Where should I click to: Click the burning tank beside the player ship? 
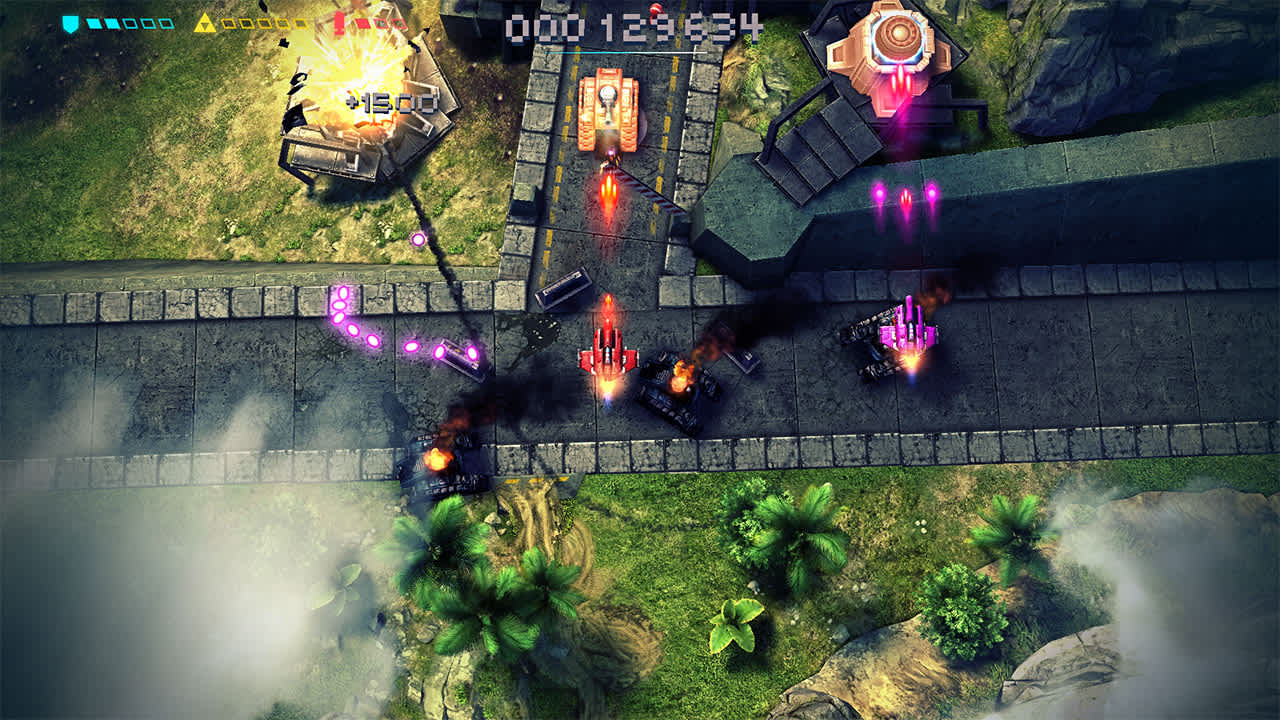(673, 385)
